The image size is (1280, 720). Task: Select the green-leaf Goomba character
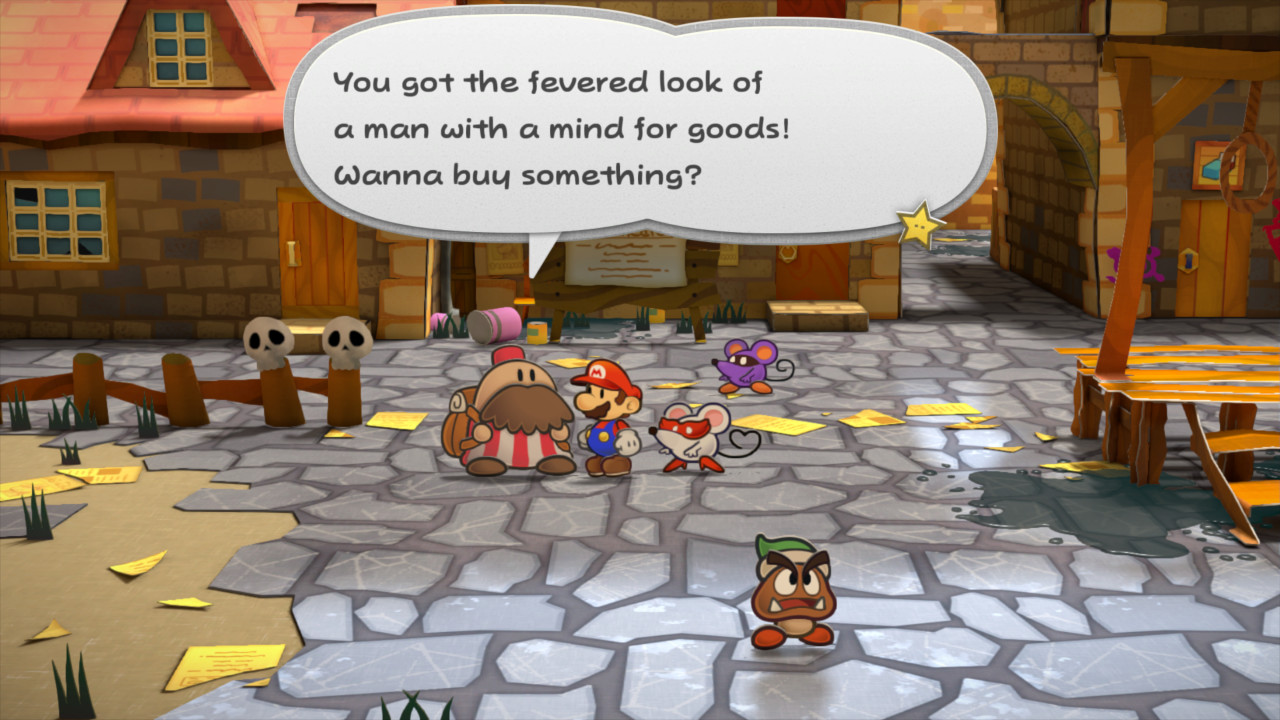click(x=789, y=589)
